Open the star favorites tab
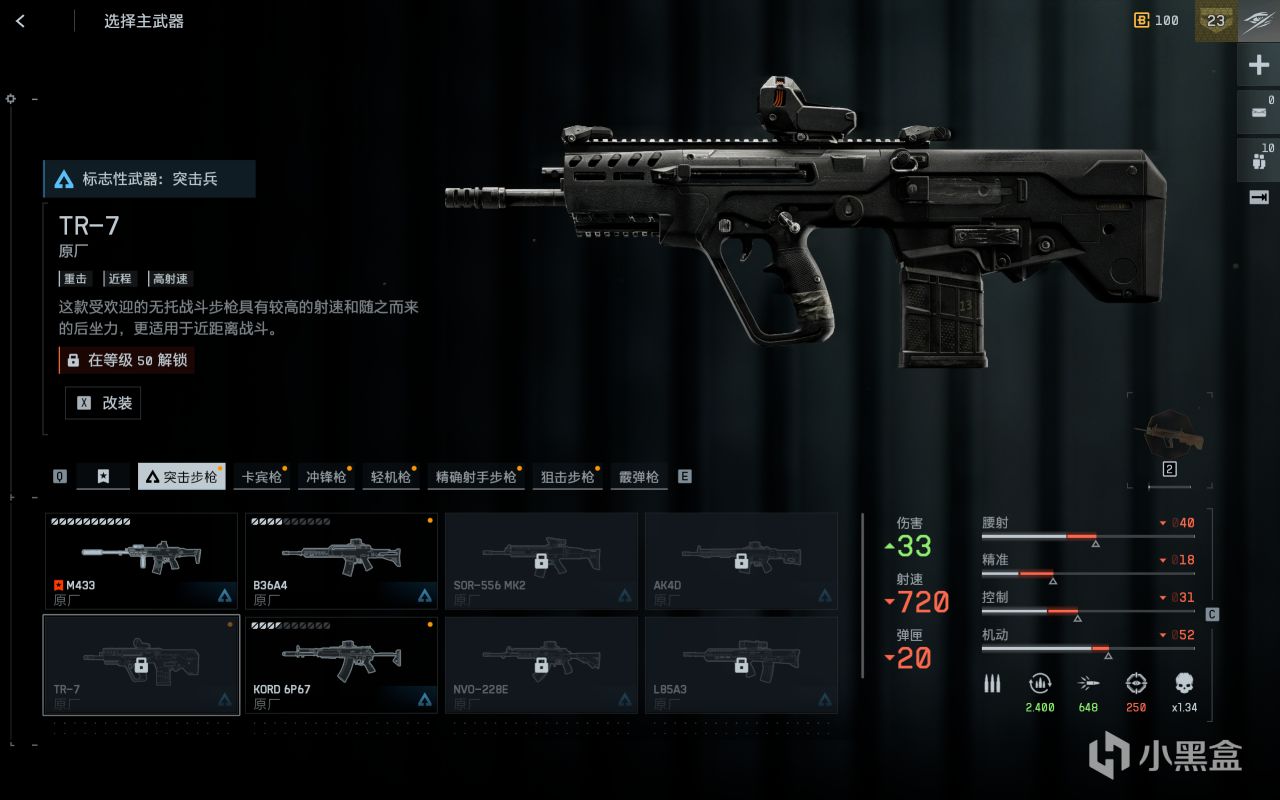 click(103, 477)
